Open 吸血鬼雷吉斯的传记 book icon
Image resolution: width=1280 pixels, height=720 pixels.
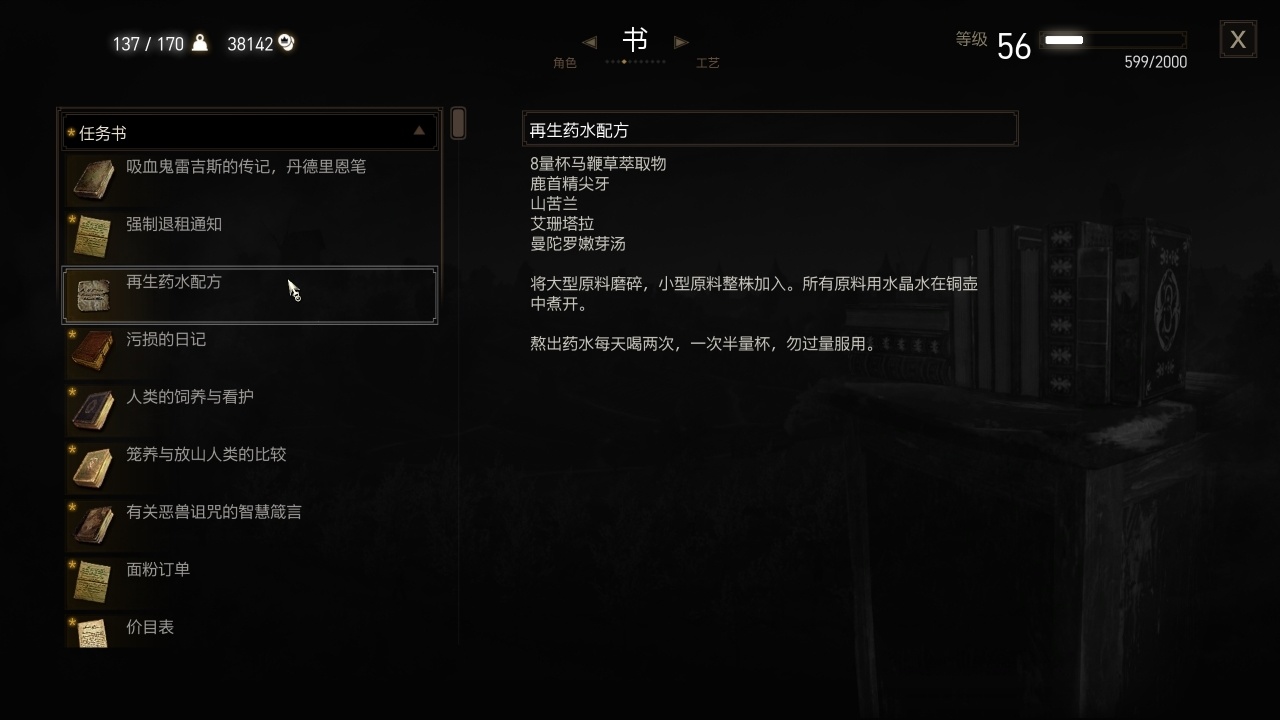(x=93, y=177)
